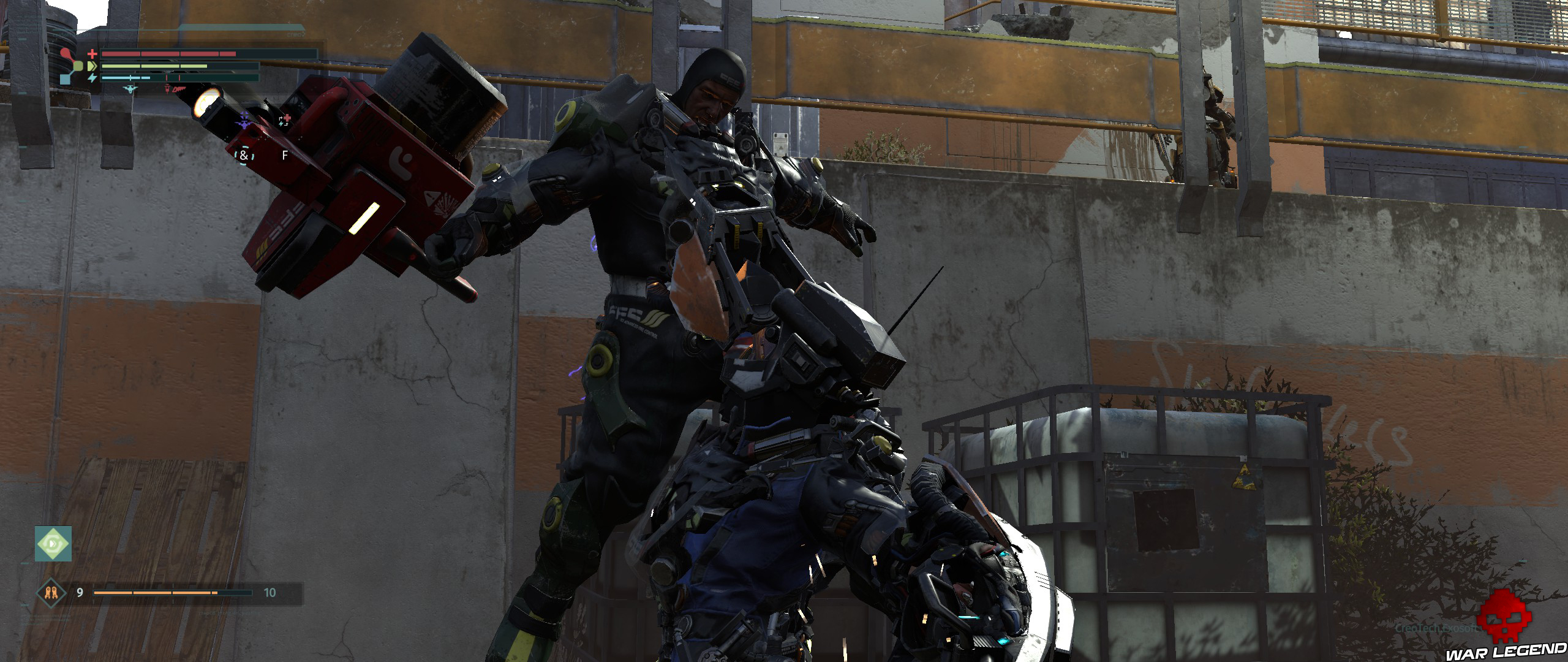The image size is (1568, 662).
Task: Click the saw-blade implant icon
Action: point(179,90)
